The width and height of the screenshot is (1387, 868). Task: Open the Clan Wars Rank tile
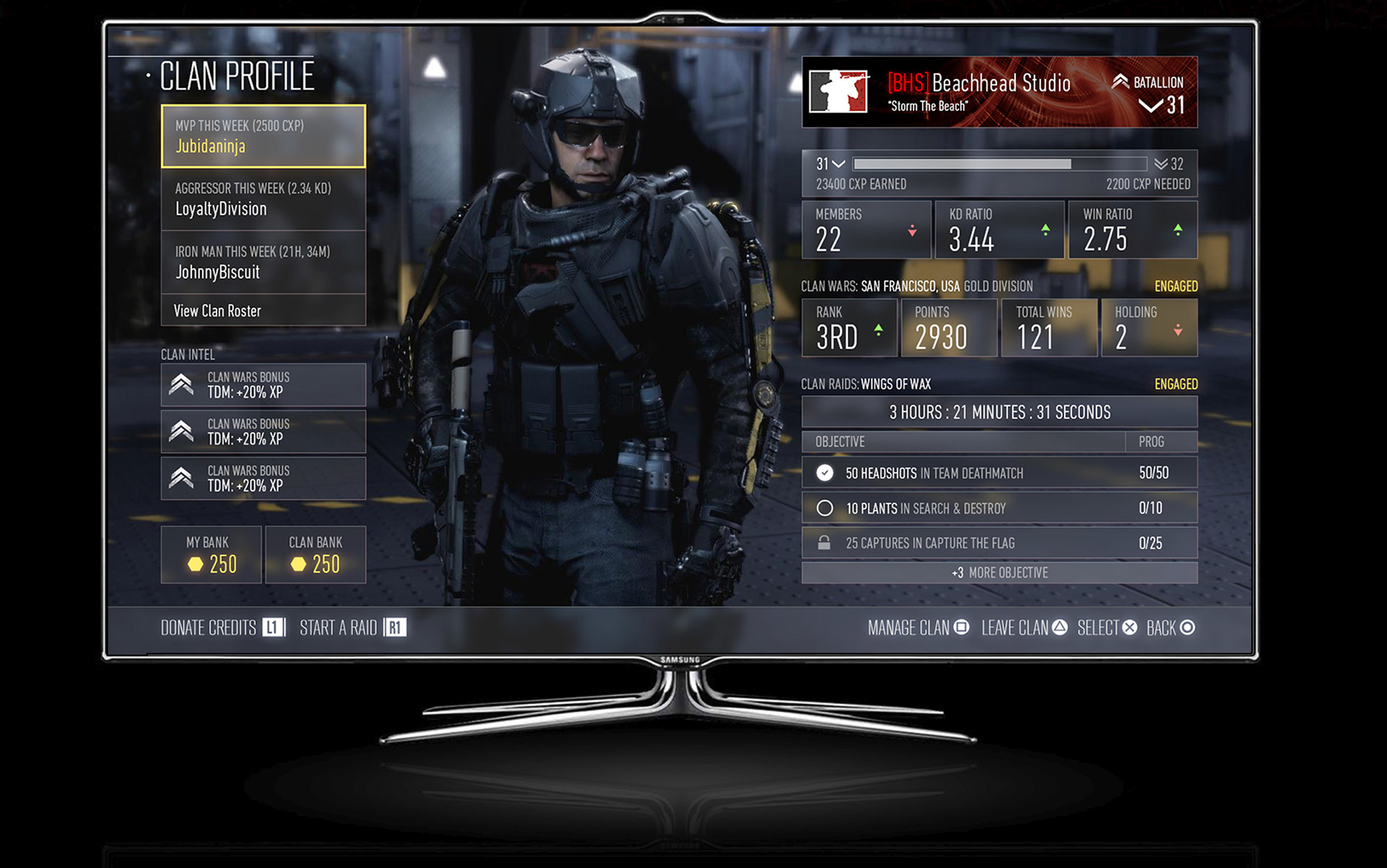(850, 328)
